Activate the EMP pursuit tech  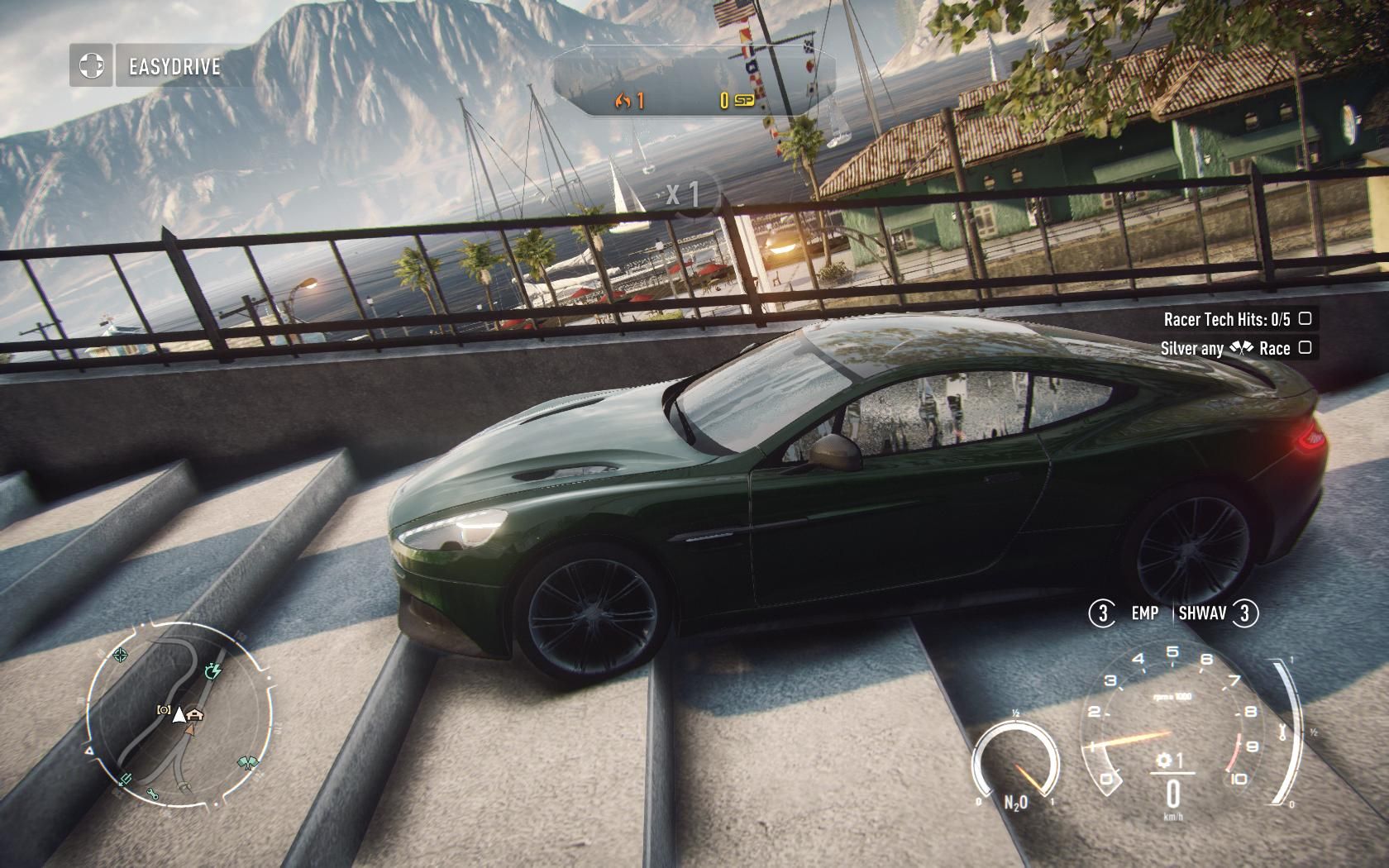(x=1144, y=613)
